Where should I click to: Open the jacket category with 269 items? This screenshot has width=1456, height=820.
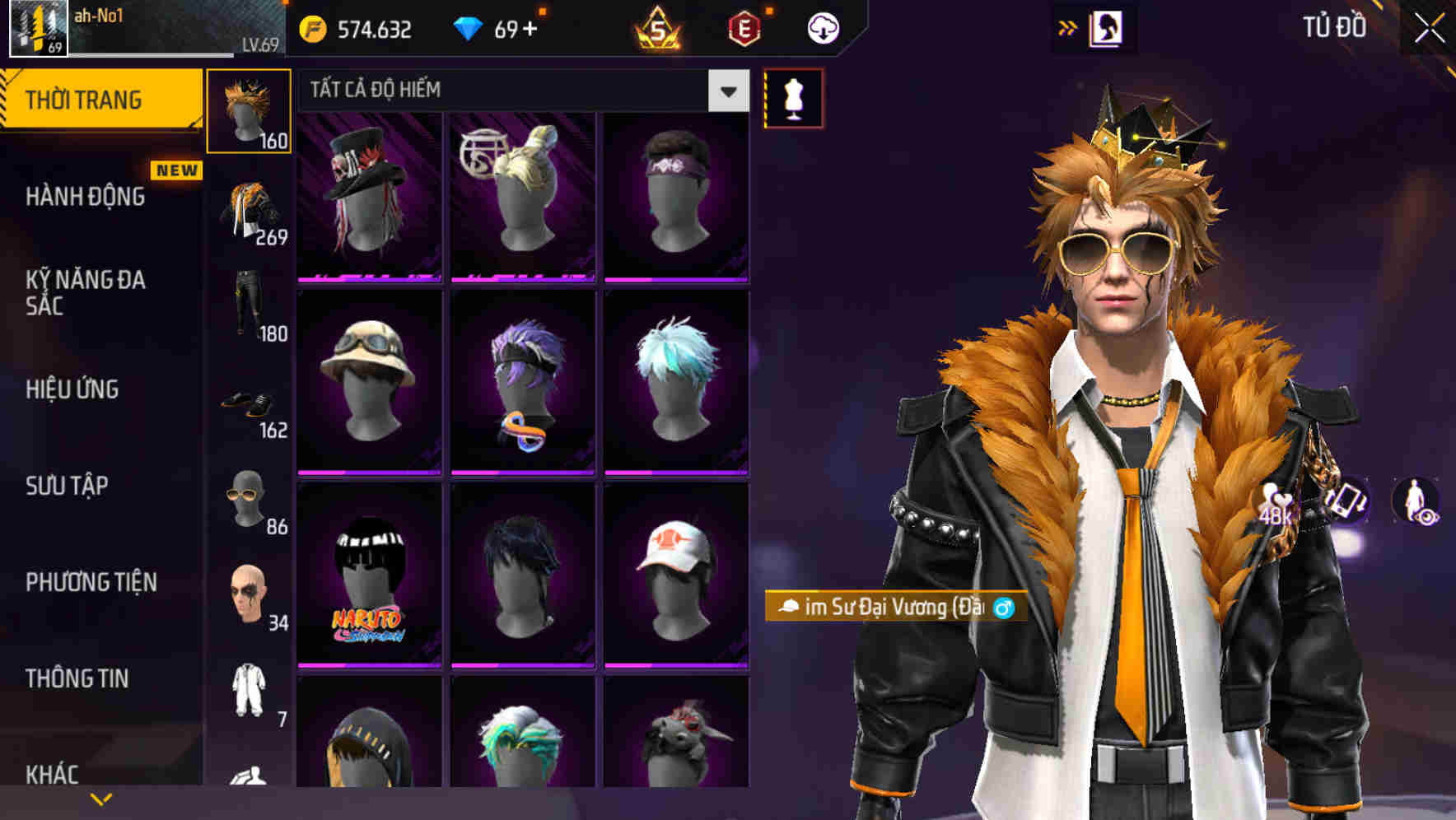tap(250, 206)
